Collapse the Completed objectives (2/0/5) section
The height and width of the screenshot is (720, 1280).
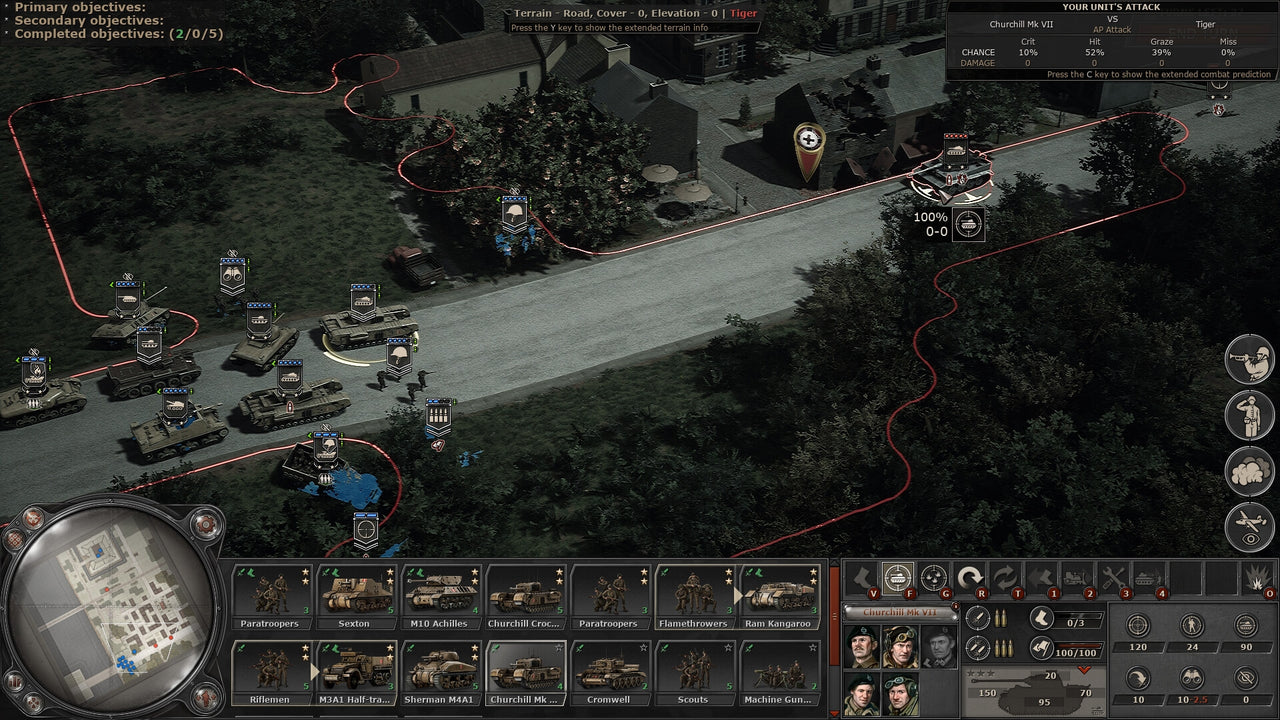(x=7, y=31)
